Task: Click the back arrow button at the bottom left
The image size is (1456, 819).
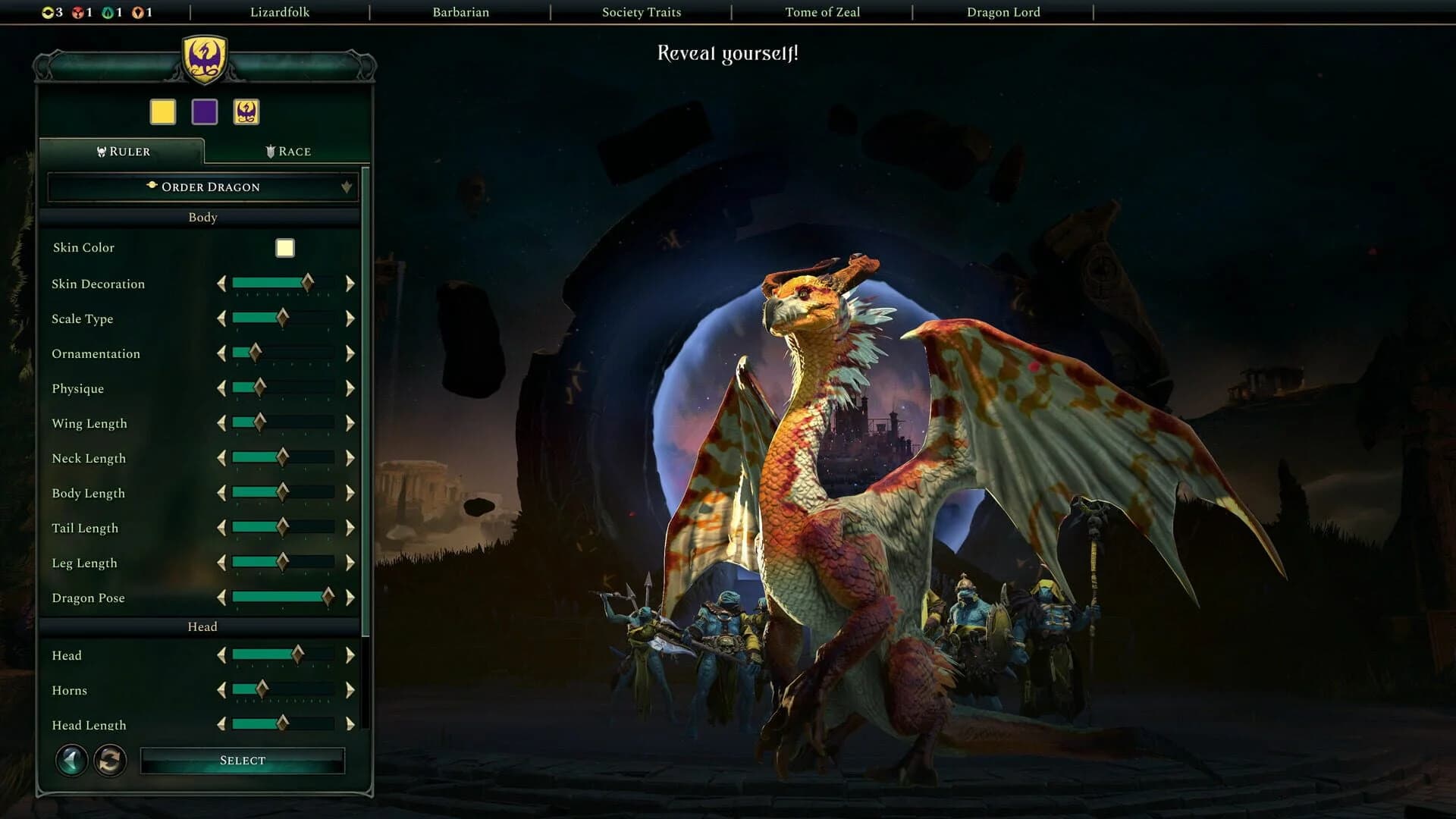Action: pos(71,760)
